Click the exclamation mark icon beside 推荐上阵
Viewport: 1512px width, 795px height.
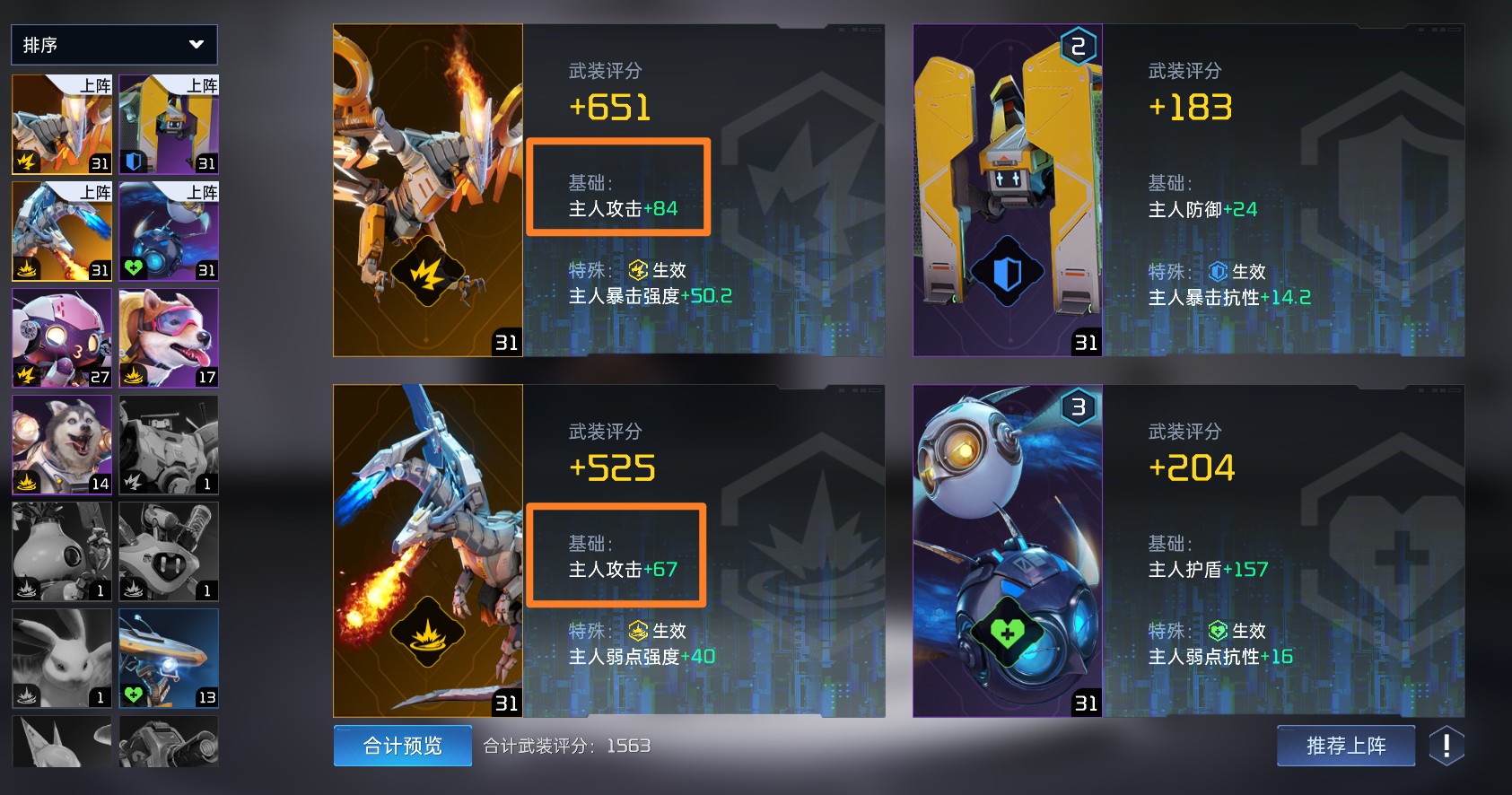pyautogui.click(x=1448, y=745)
